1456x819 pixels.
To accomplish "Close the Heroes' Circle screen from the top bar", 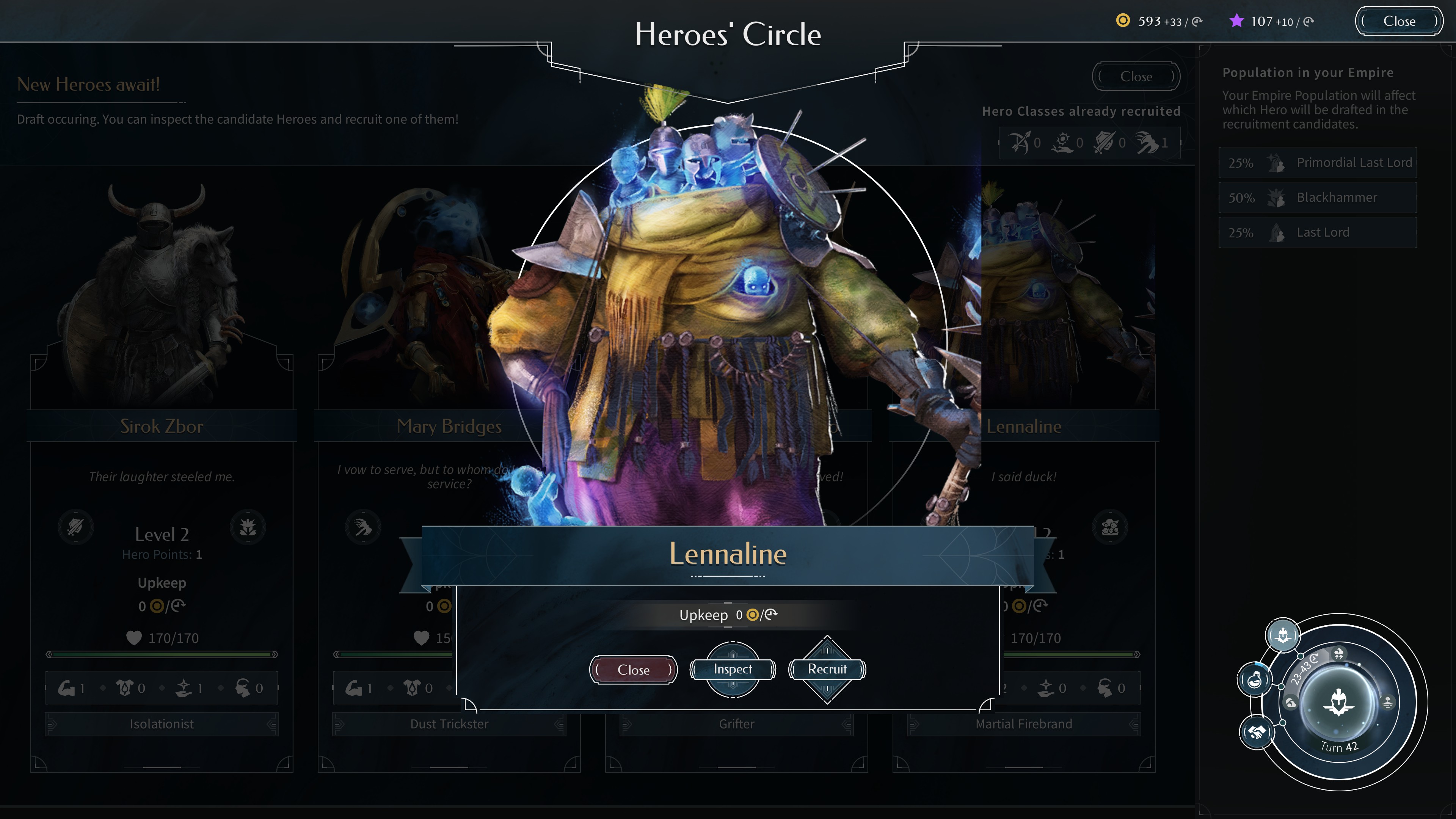I will coord(1399,22).
